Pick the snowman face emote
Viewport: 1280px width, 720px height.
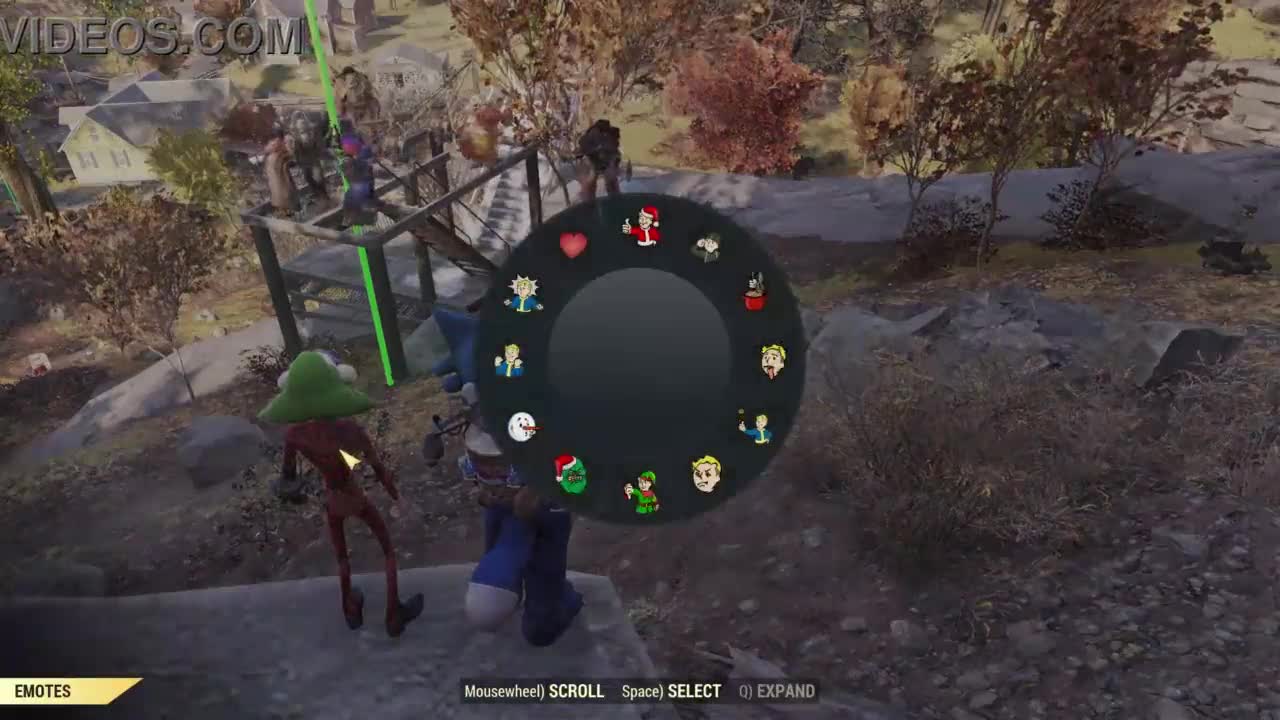click(x=522, y=427)
